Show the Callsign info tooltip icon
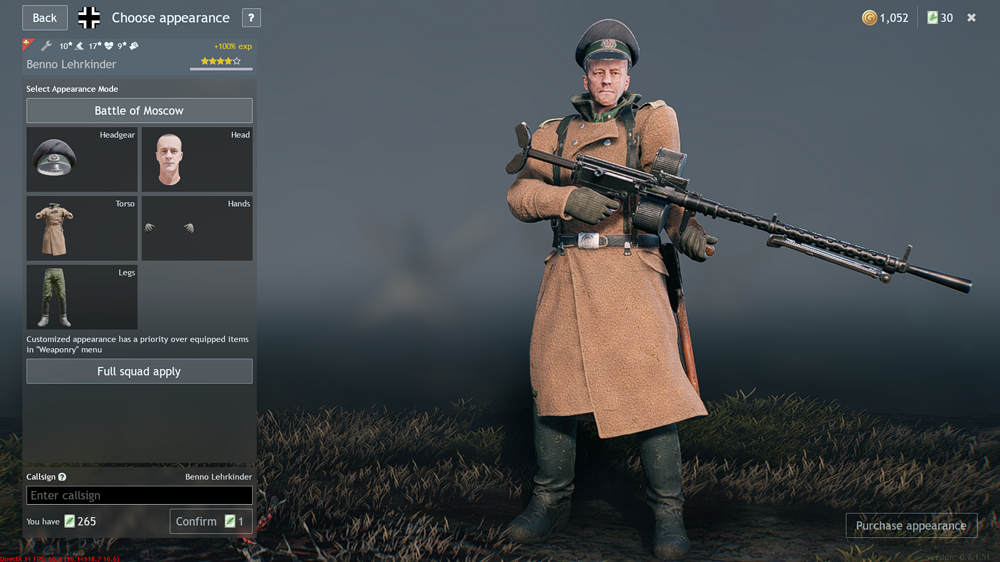This screenshot has width=1000, height=562. tap(62, 478)
